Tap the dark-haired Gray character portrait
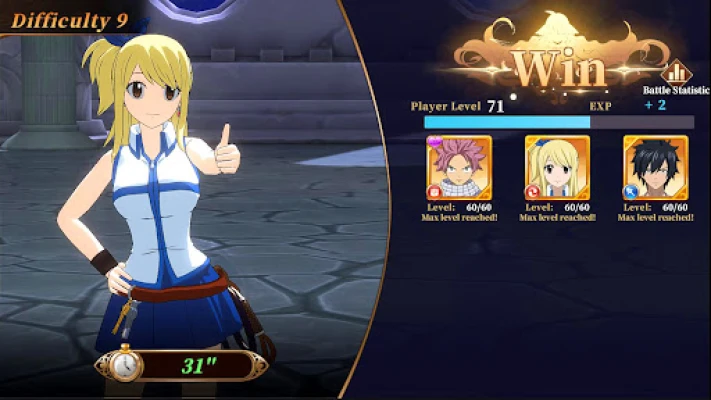Image resolution: width=711 pixels, height=400 pixels. point(655,167)
